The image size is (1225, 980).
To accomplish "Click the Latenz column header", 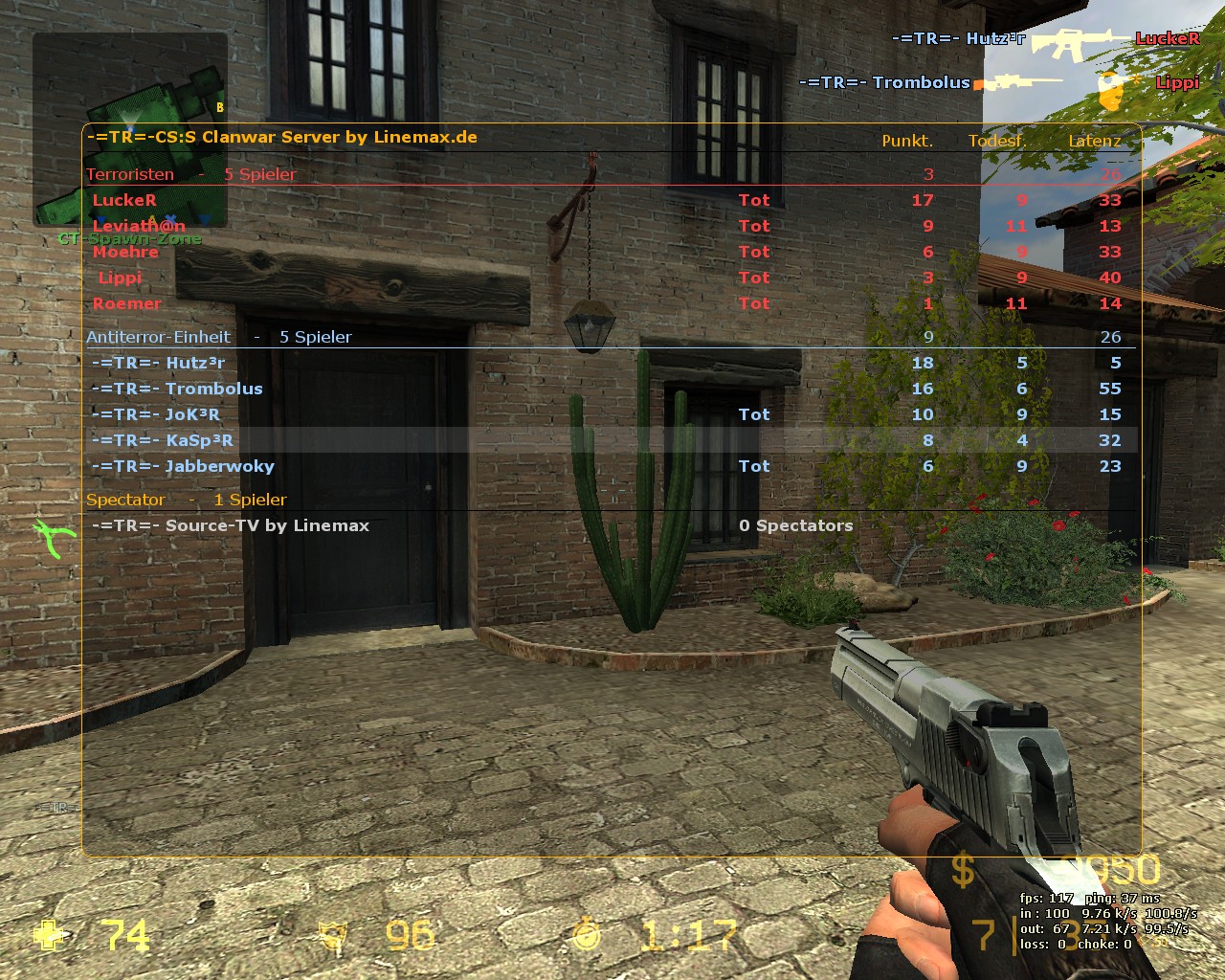I will [x=1094, y=141].
